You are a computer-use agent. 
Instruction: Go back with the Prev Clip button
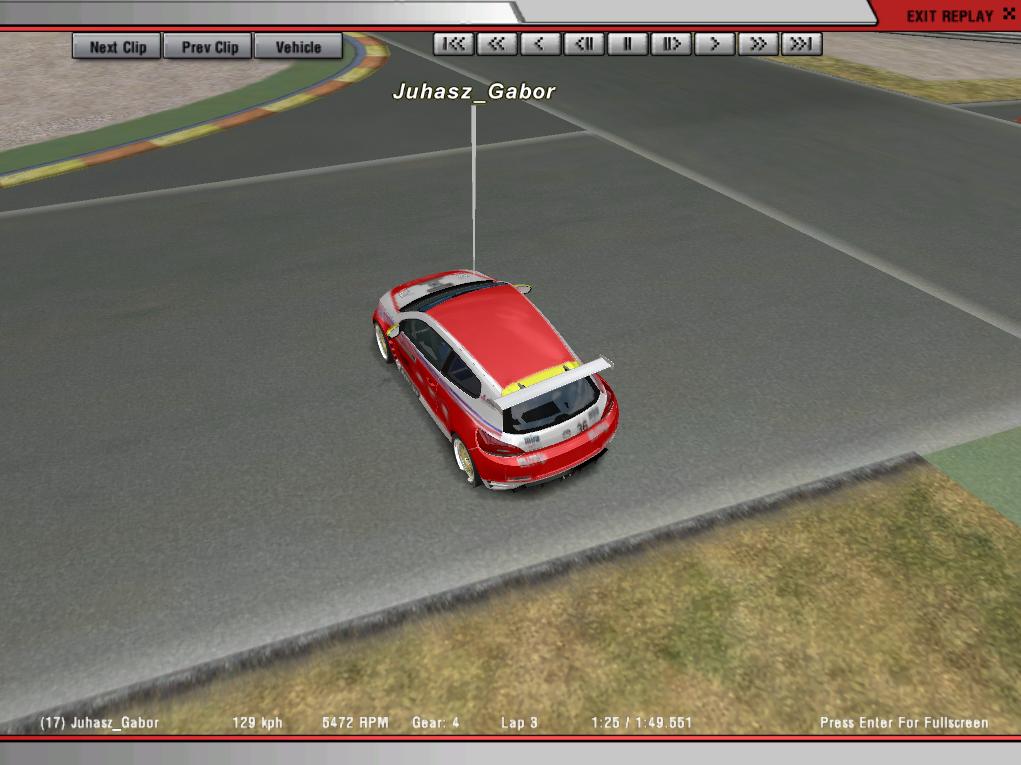tap(210, 47)
